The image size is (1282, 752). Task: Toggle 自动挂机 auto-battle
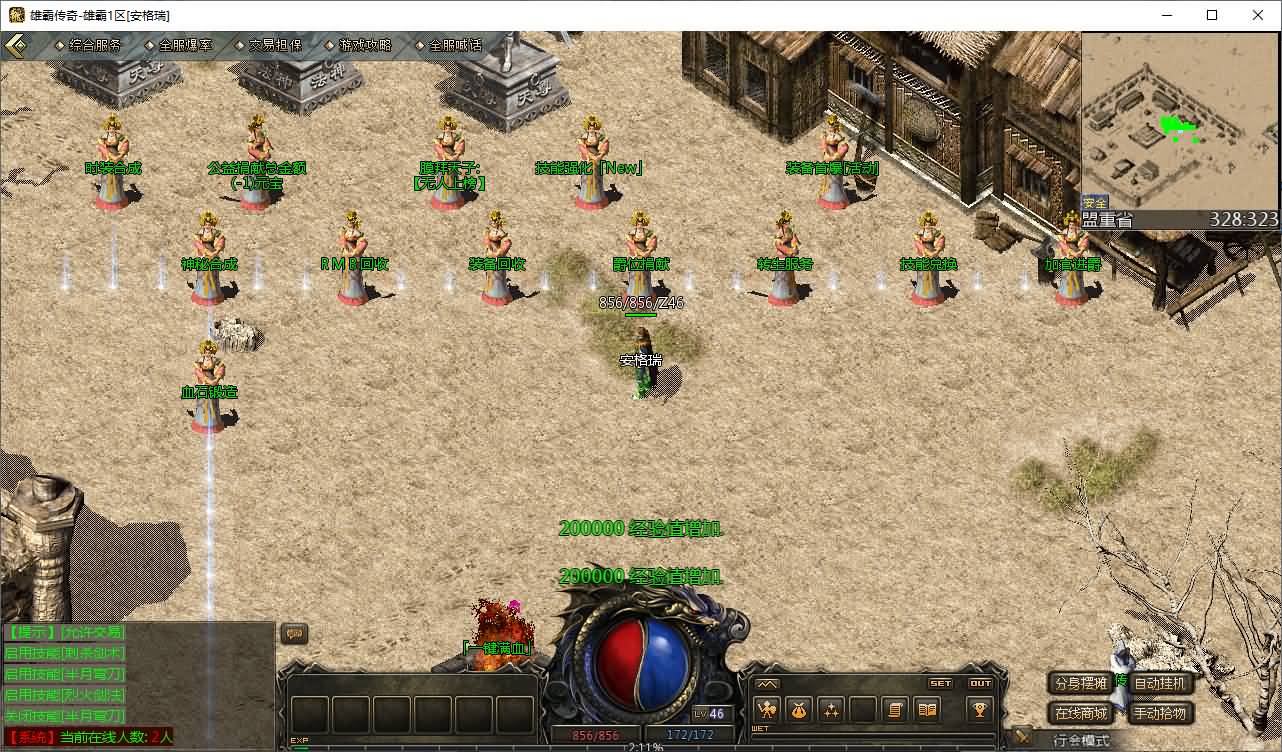coord(1162,684)
